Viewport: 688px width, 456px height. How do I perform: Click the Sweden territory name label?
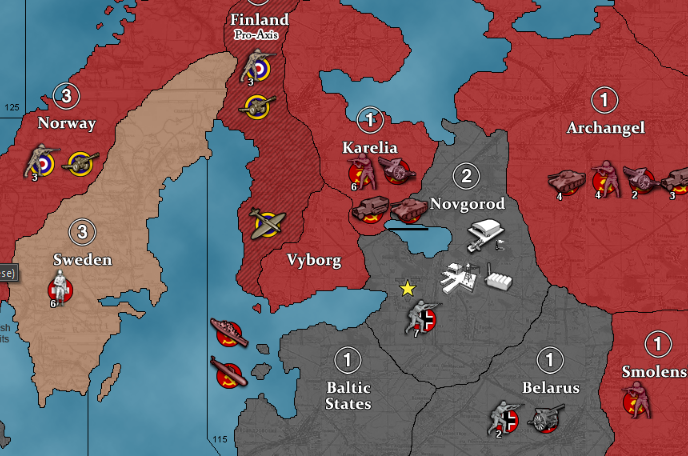point(82,260)
